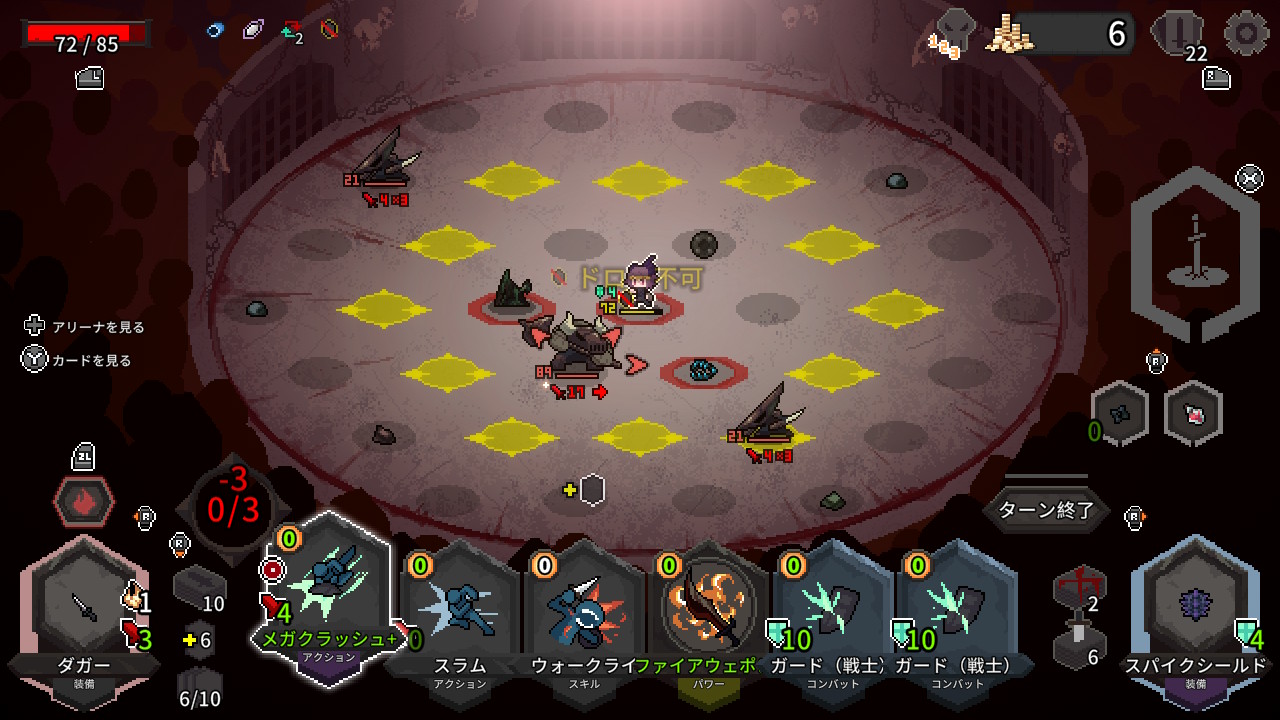End the turn with ターン終了
The image size is (1280, 720).
click(1047, 511)
